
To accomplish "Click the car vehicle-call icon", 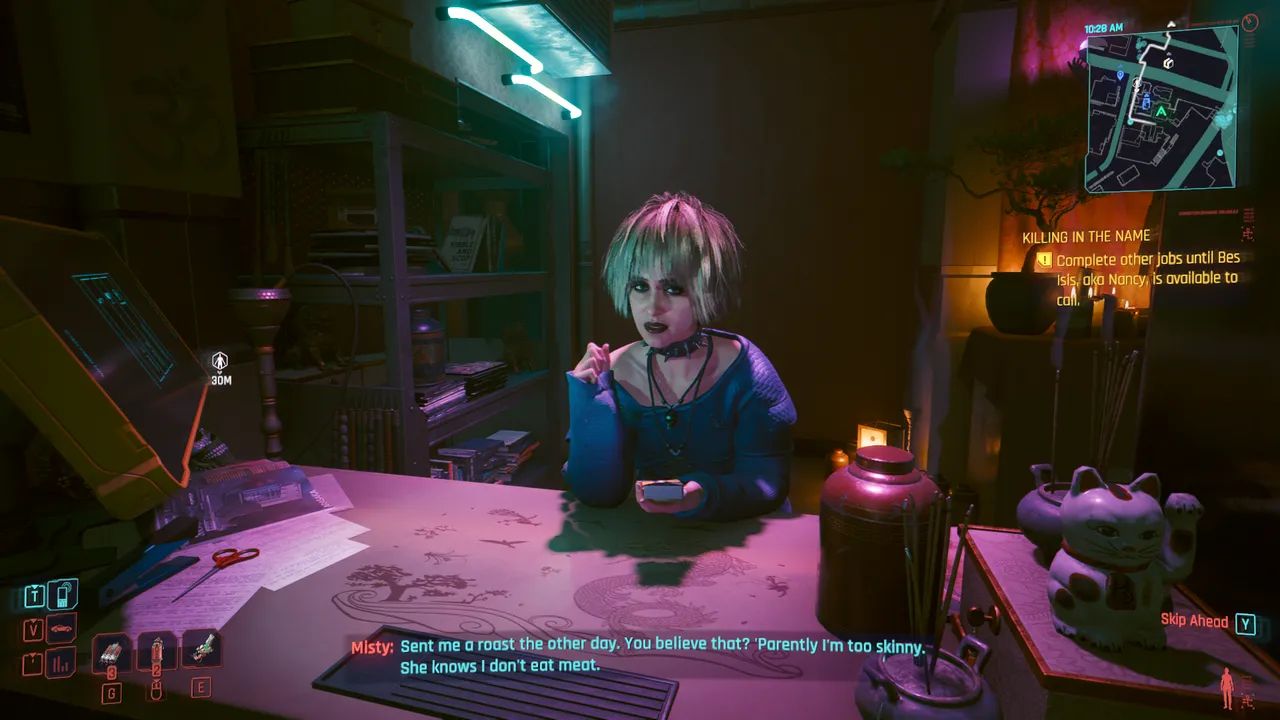I will 62,629.
